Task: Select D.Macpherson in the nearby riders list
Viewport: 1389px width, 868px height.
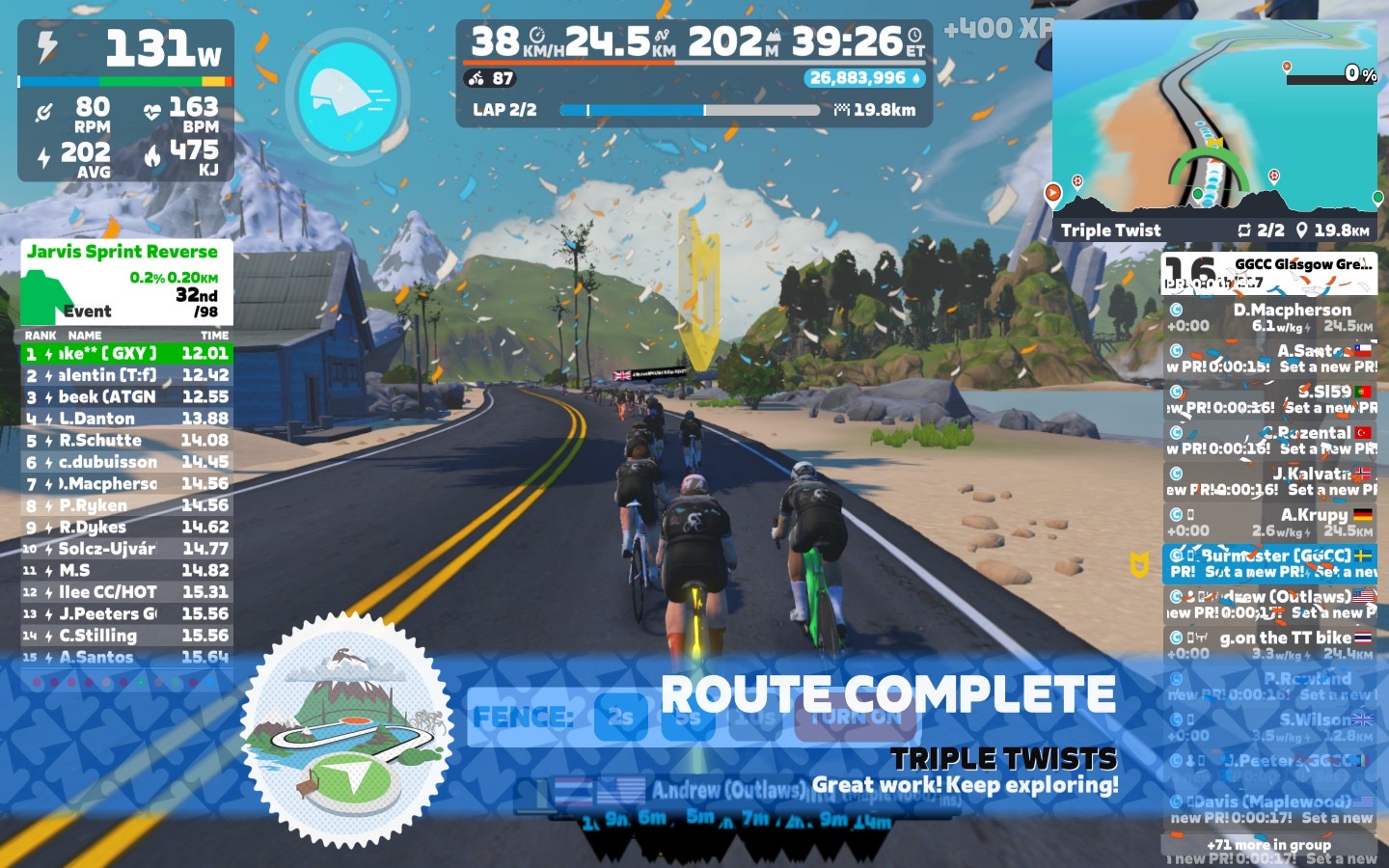Action: (x=1269, y=317)
